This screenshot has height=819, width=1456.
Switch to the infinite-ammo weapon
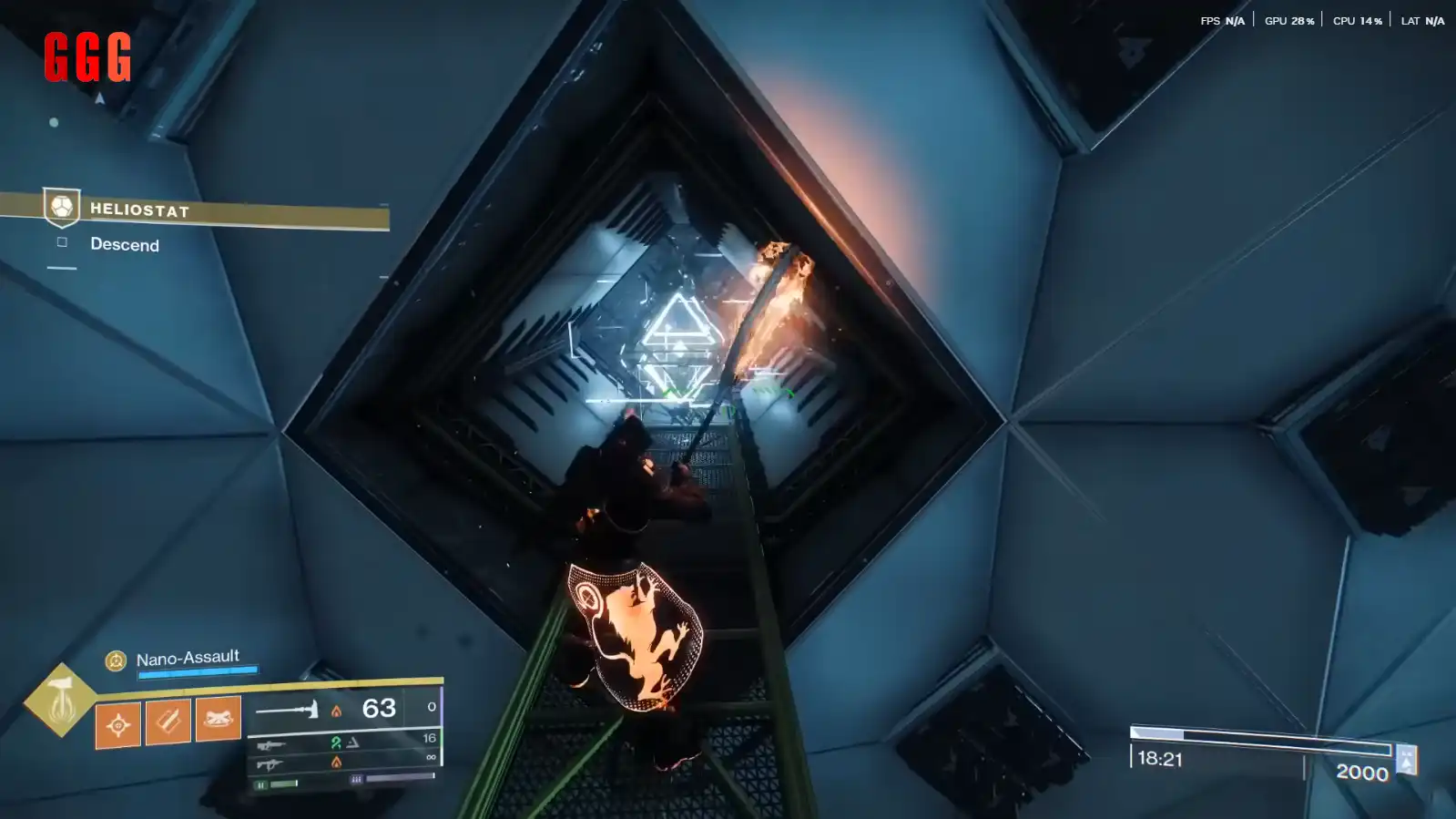point(270,764)
